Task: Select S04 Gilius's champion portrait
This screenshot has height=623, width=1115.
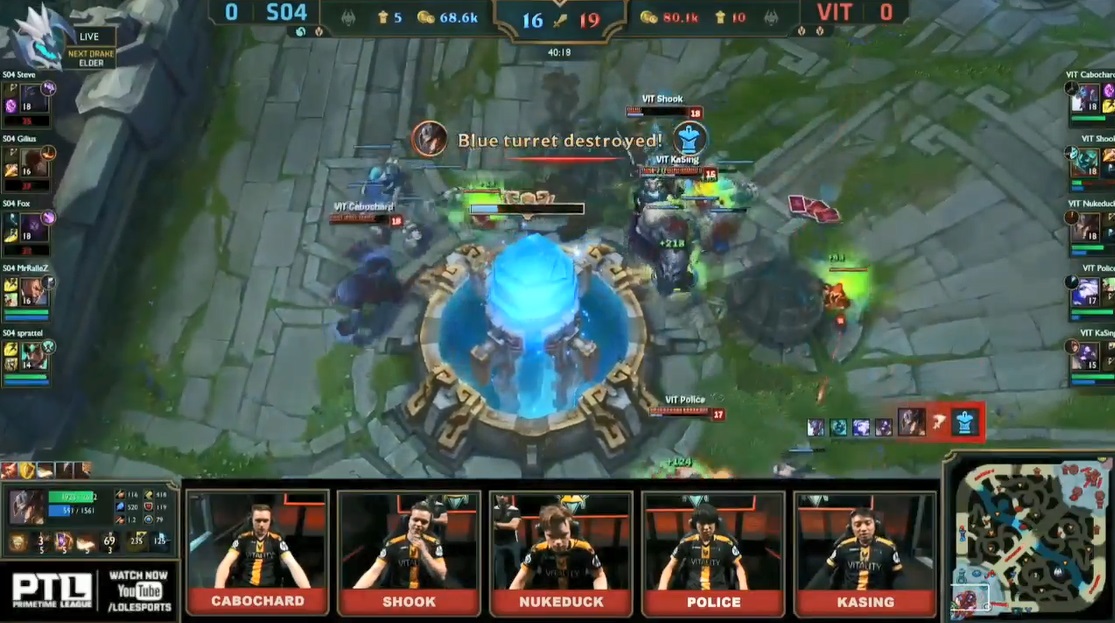Action: pos(34,162)
